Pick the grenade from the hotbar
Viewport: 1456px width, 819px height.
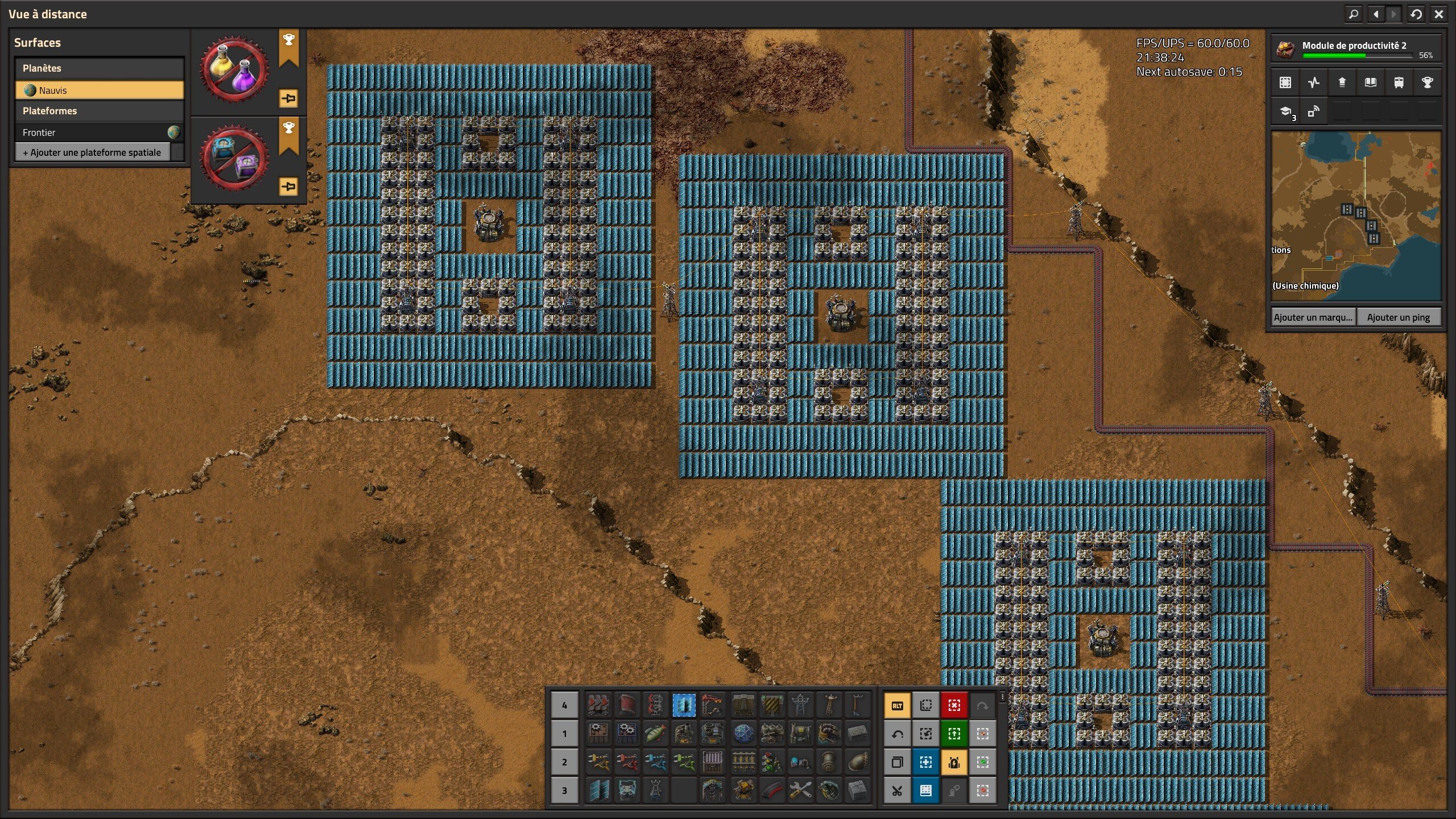coord(829,791)
